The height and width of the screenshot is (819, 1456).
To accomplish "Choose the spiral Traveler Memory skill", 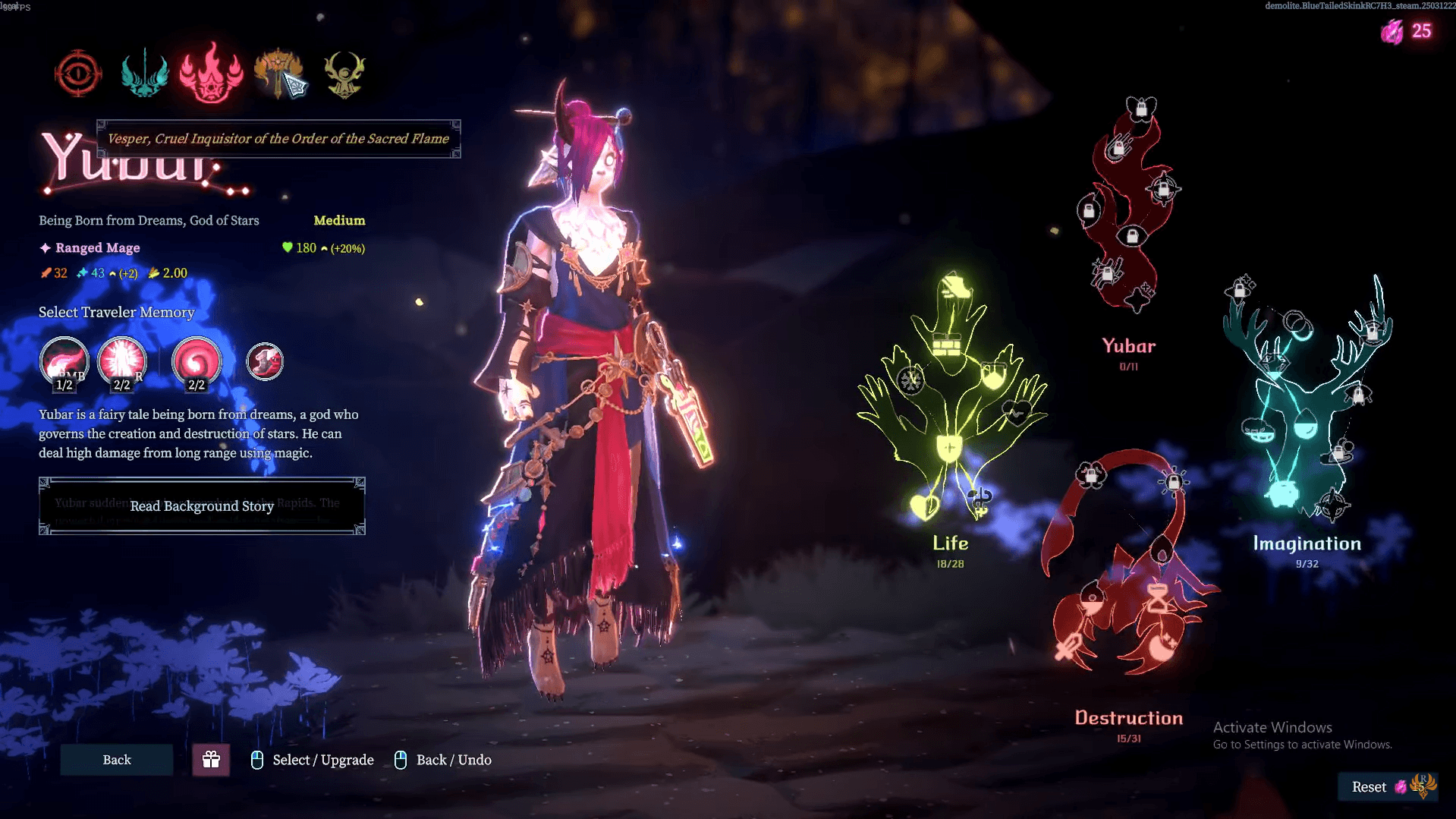I will pos(197,361).
